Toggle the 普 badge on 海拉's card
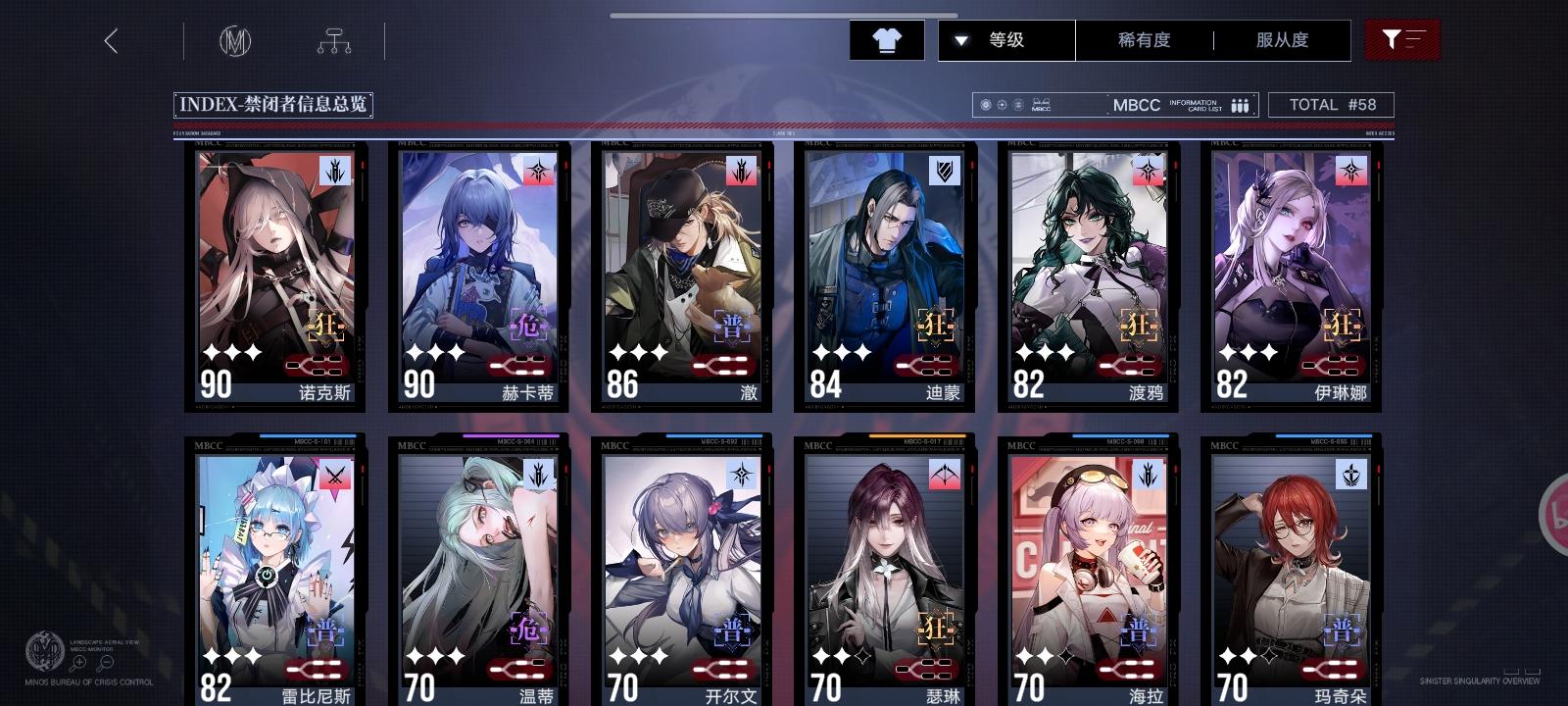This screenshot has height=706, width=1568. [x=1137, y=630]
